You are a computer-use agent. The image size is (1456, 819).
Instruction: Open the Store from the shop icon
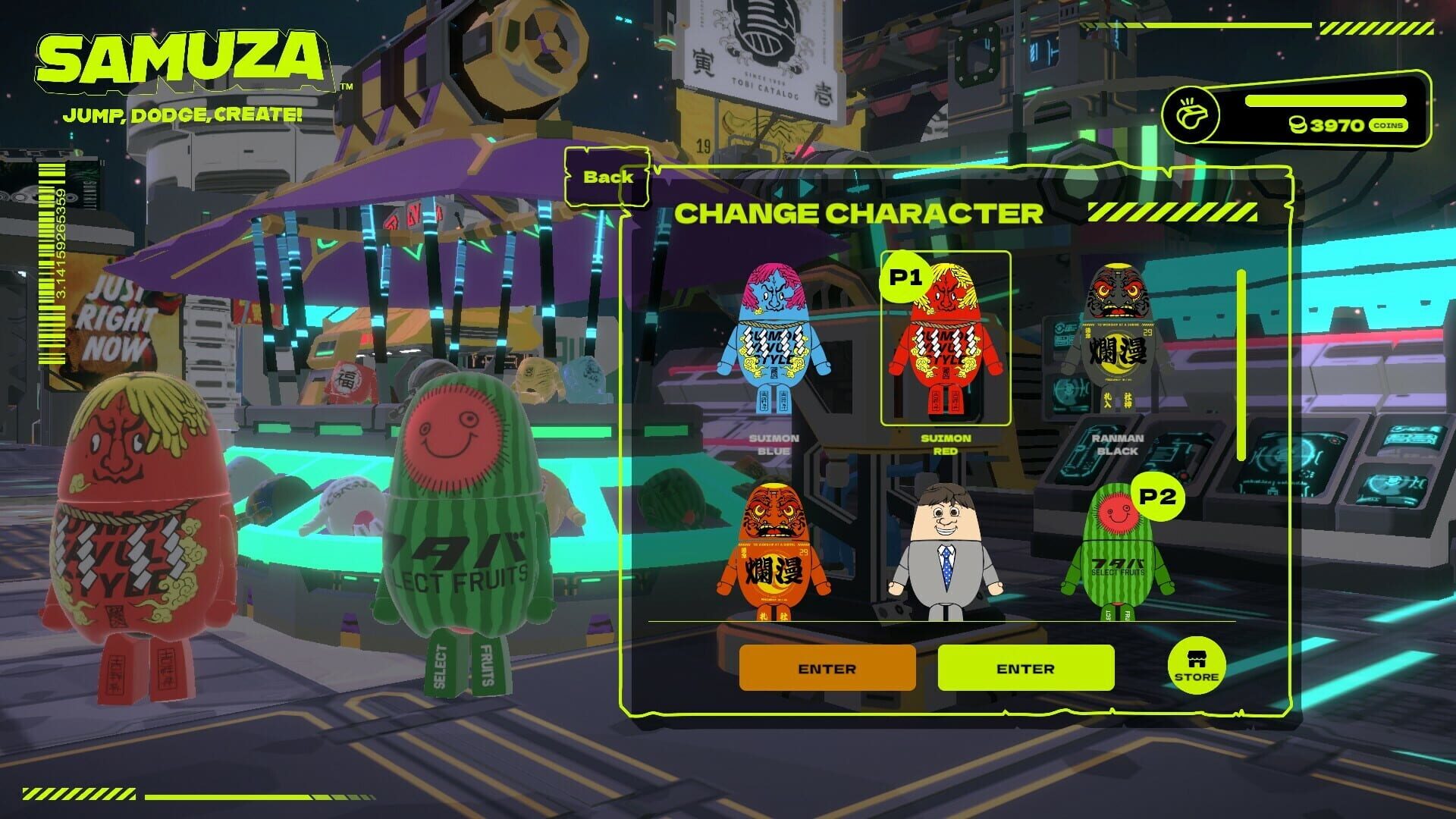(x=1197, y=667)
